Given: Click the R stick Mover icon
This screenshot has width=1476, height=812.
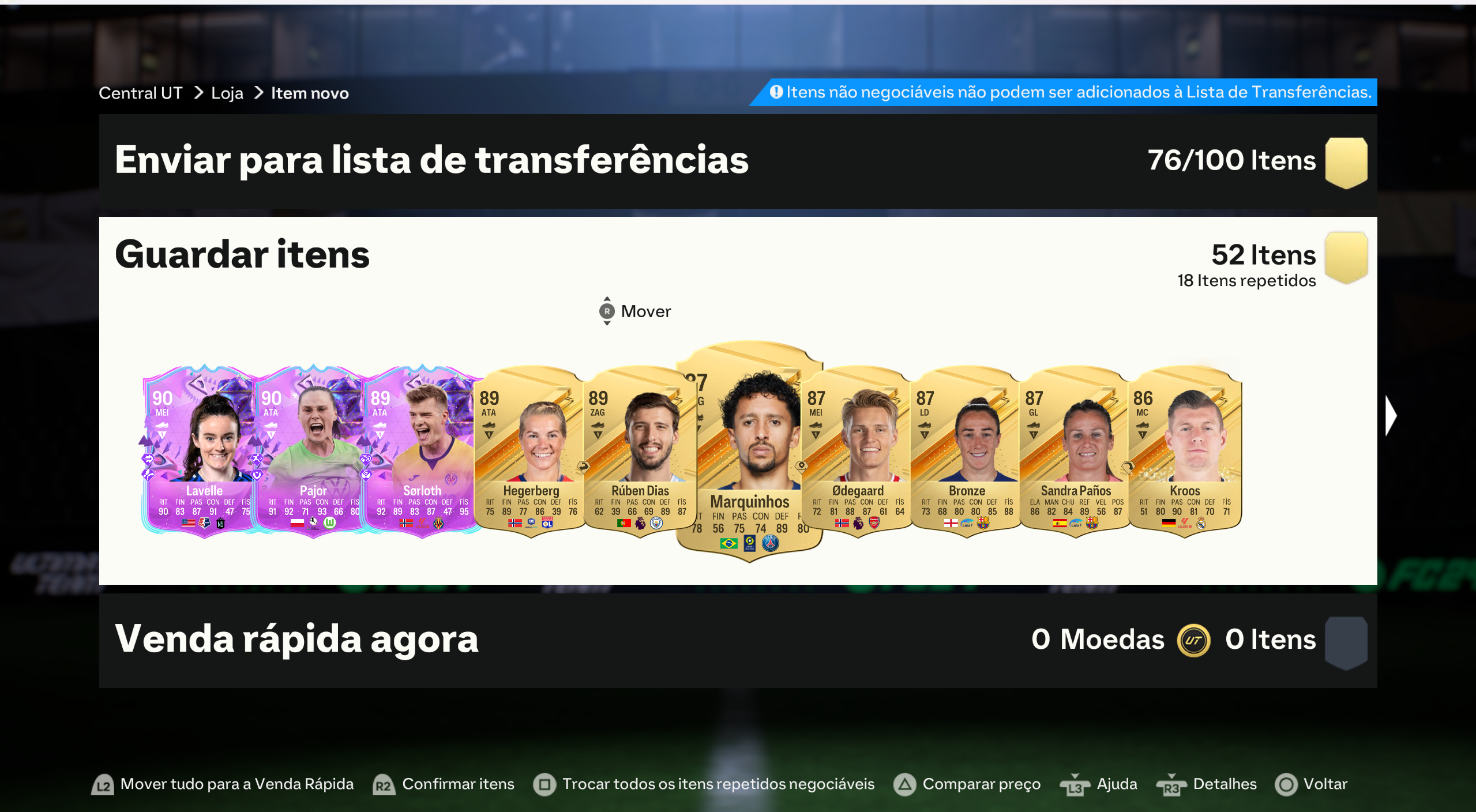Looking at the screenshot, I should (x=606, y=311).
